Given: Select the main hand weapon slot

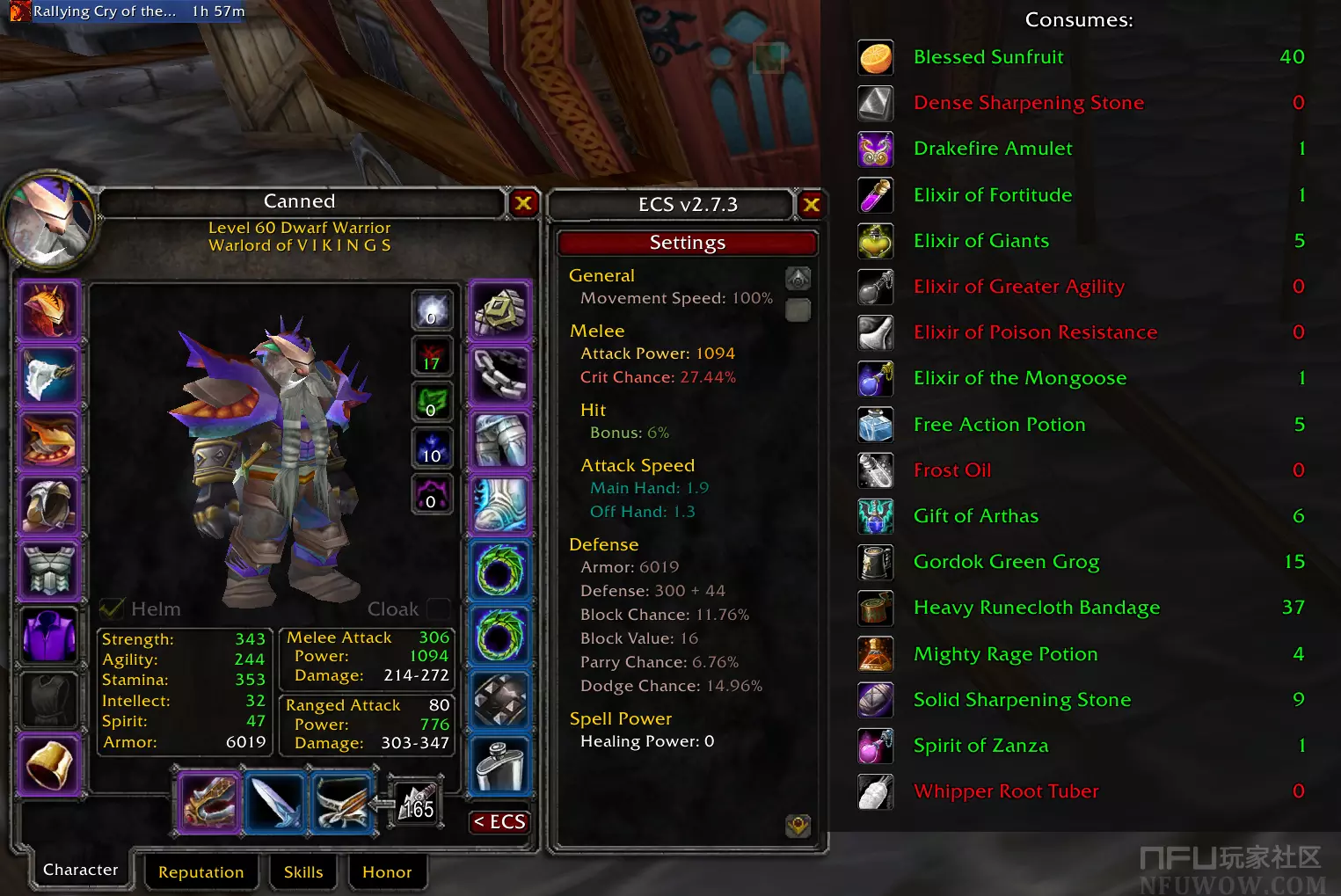Looking at the screenshot, I should tap(208, 801).
